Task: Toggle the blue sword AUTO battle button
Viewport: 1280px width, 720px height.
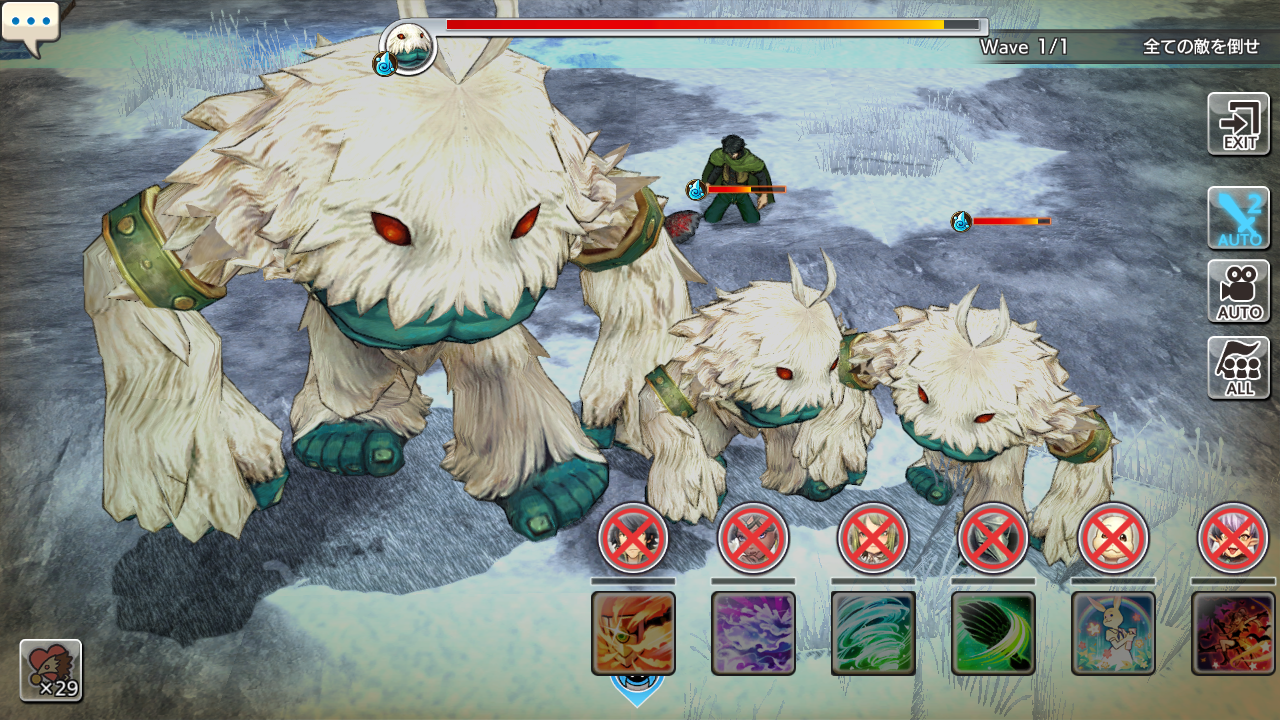Action: click(1239, 218)
